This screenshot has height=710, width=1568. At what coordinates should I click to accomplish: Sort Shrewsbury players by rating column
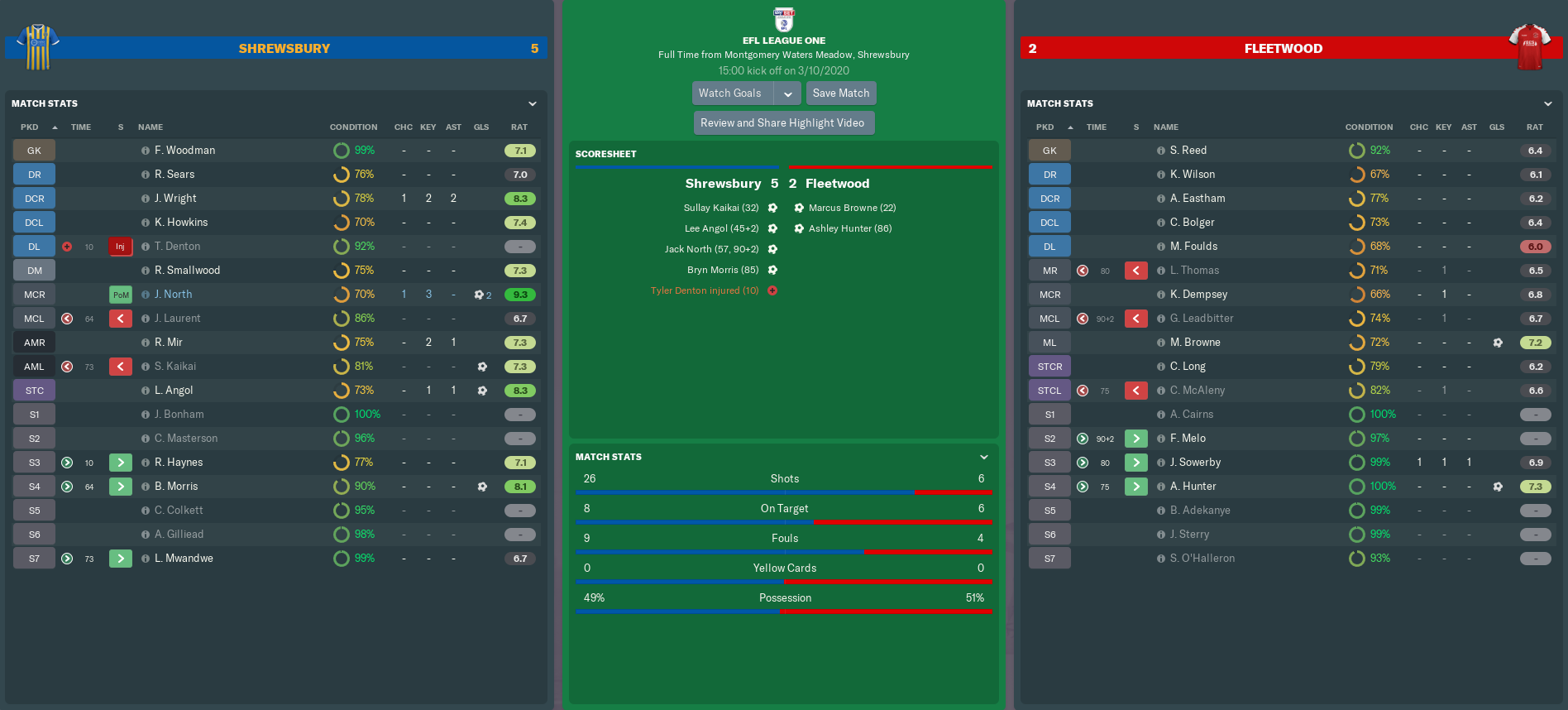[x=519, y=127]
